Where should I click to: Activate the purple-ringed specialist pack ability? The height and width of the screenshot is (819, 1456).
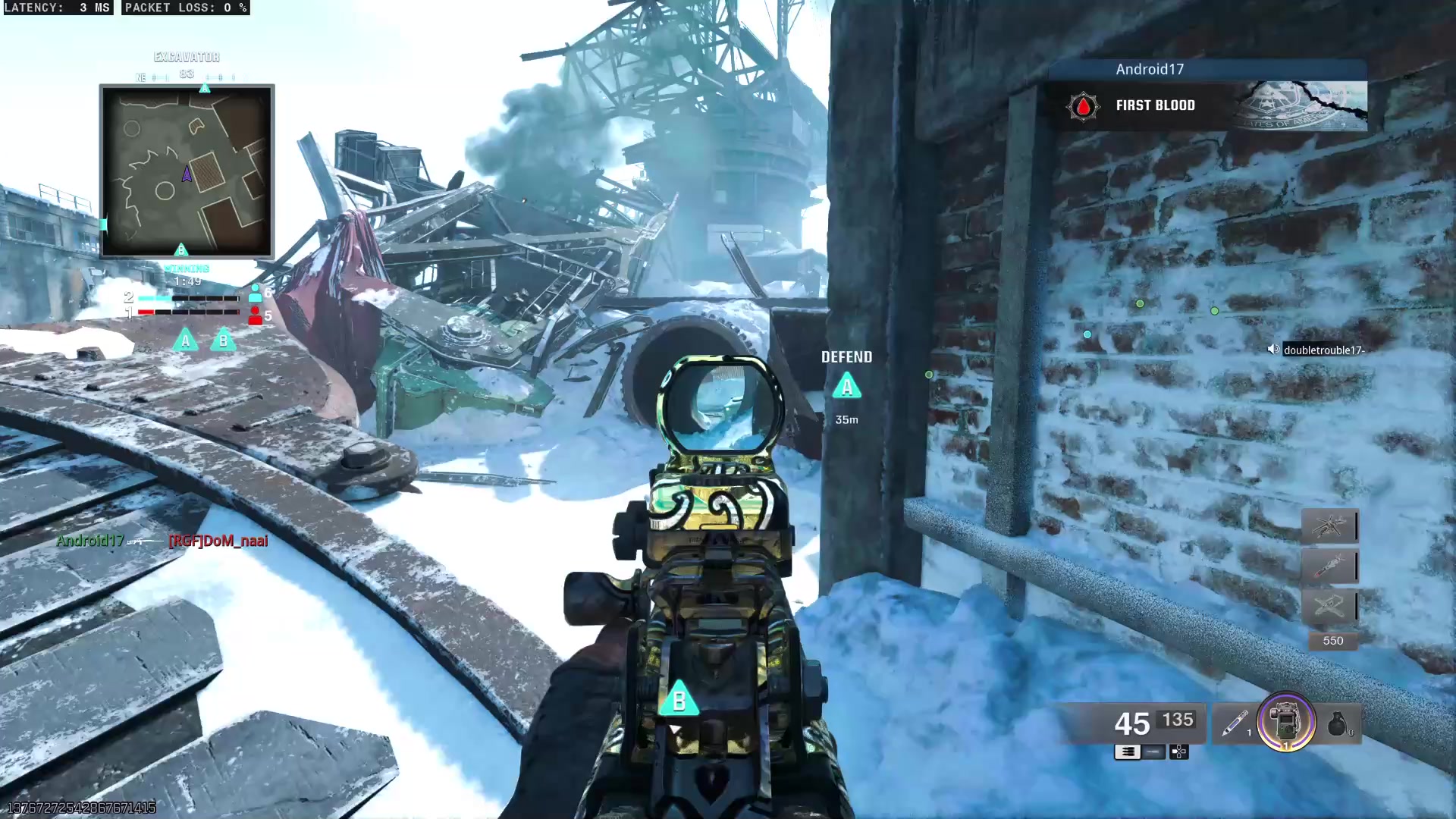[1286, 722]
